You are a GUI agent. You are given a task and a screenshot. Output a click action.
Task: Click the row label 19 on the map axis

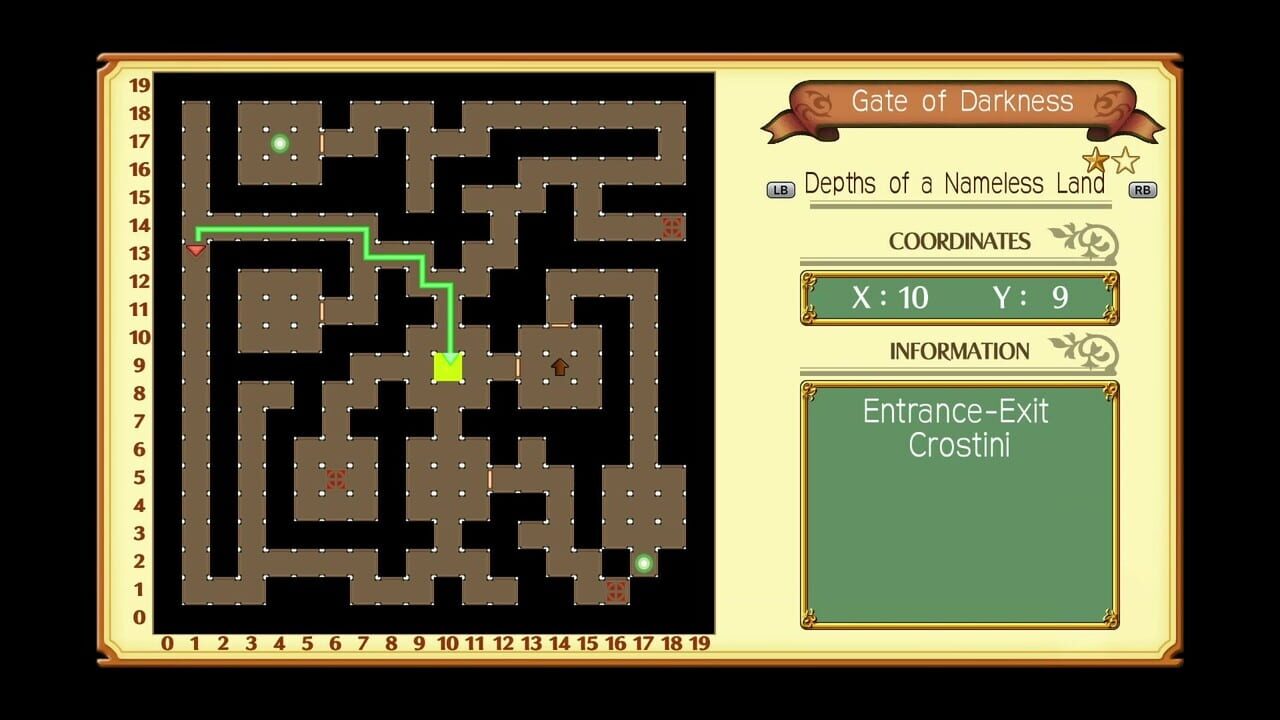coord(139,86)
